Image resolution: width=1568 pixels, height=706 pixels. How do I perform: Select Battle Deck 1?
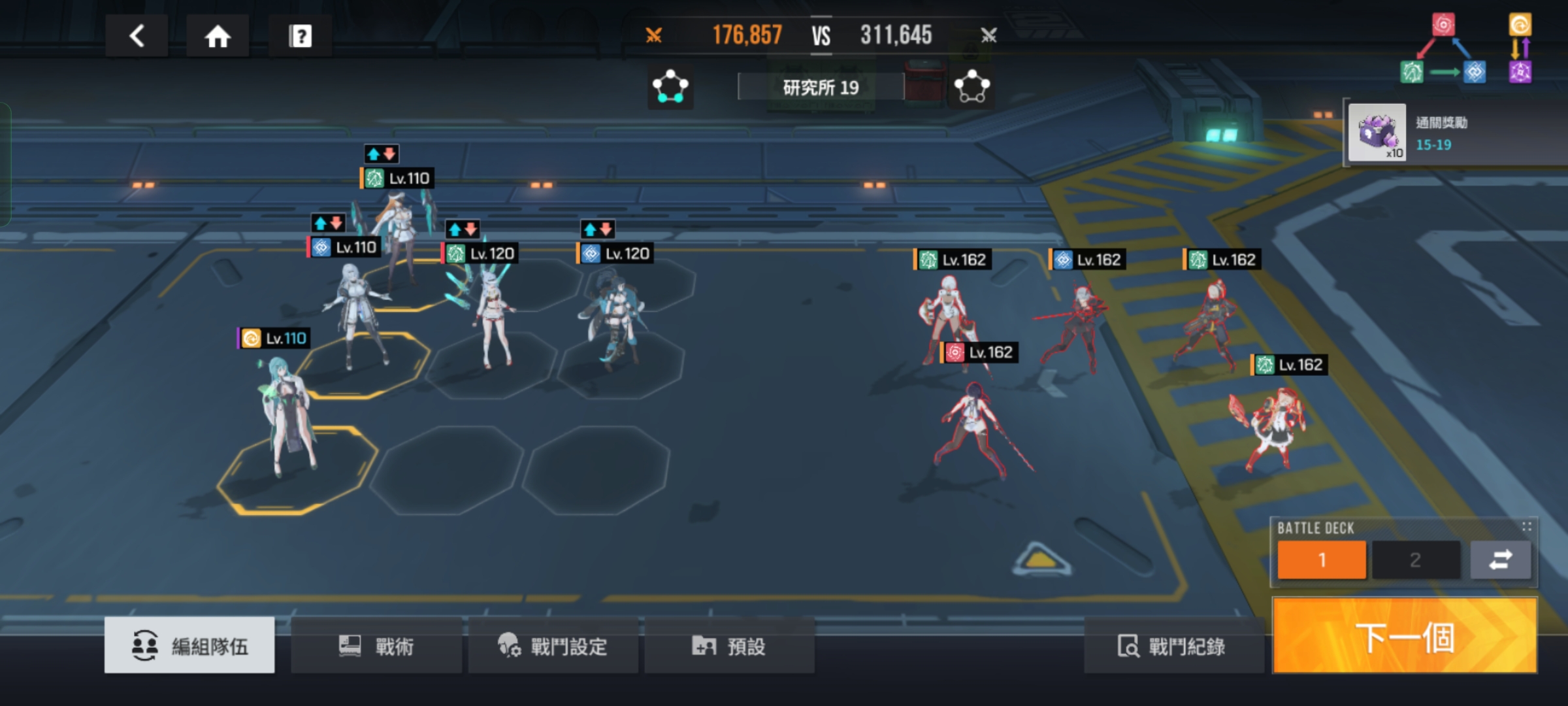[x=1321, y=560]
